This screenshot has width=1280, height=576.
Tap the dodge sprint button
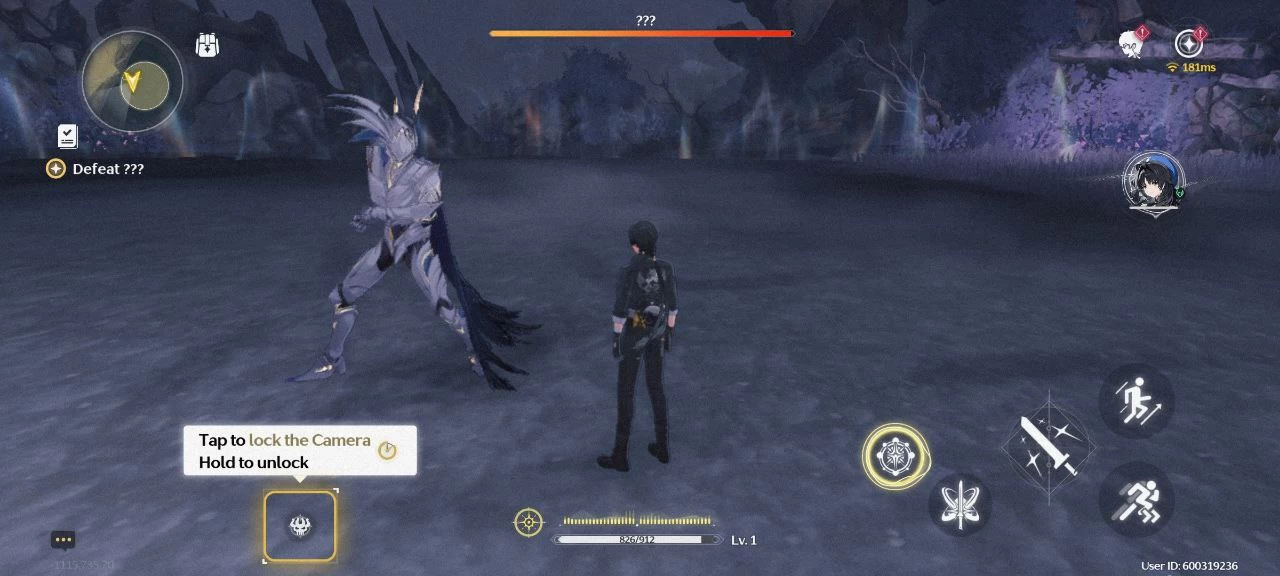tap(1136, 499)
